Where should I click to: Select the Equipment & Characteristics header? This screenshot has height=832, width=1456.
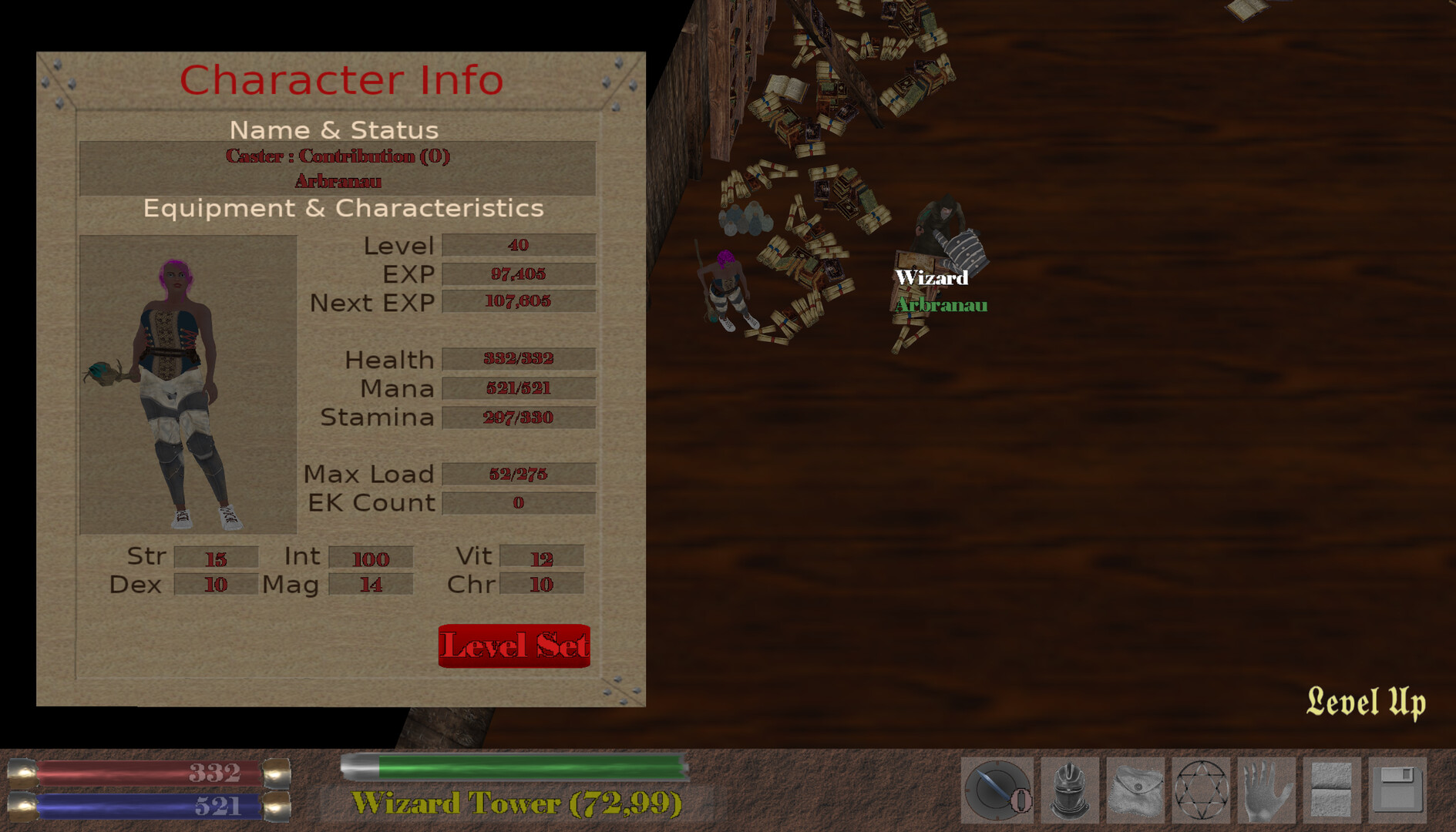pos(342,208)
